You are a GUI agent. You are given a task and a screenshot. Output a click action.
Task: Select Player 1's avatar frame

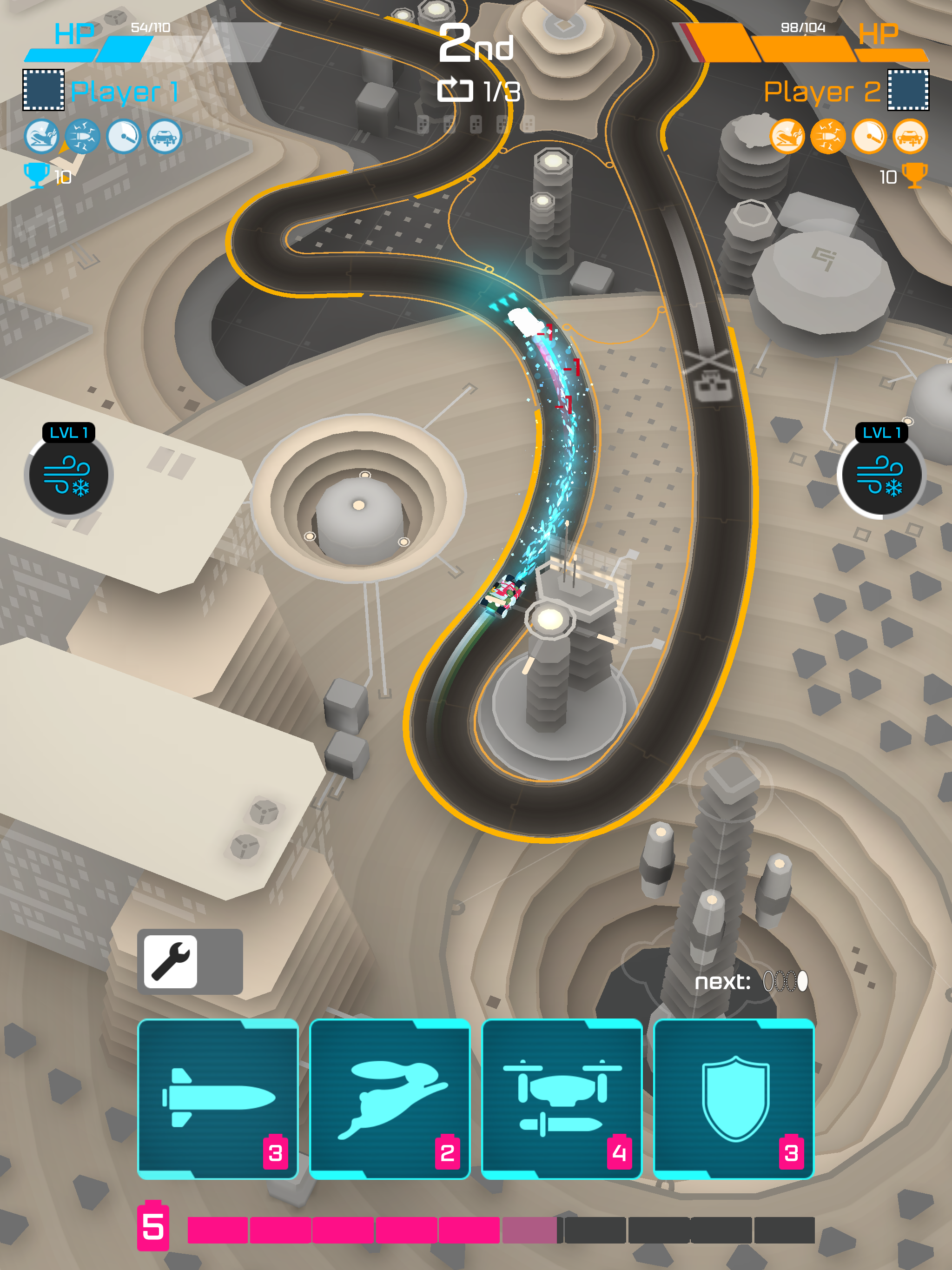tap(44, 90)
